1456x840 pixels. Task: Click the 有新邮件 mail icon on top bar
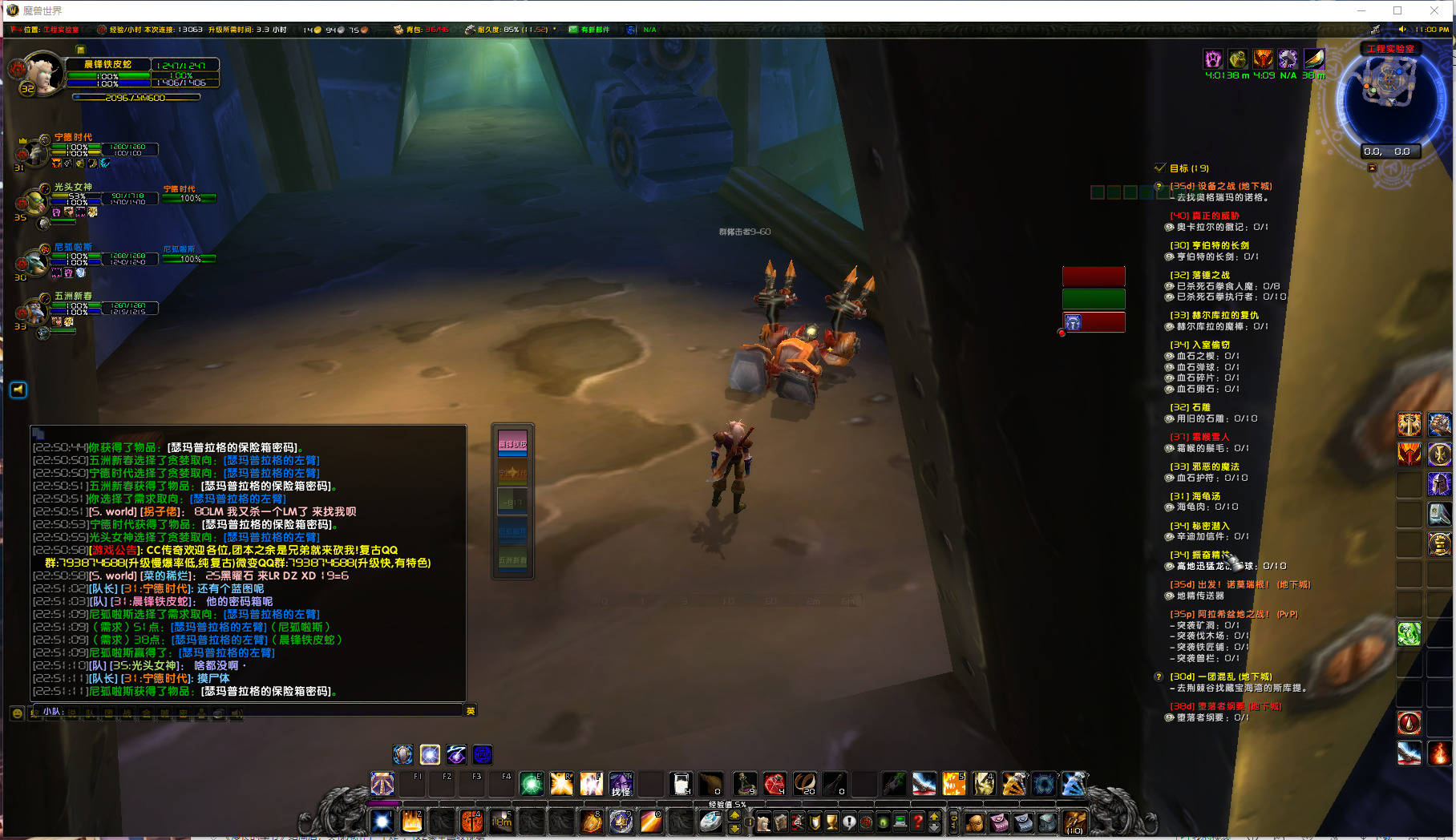[574, 30]
